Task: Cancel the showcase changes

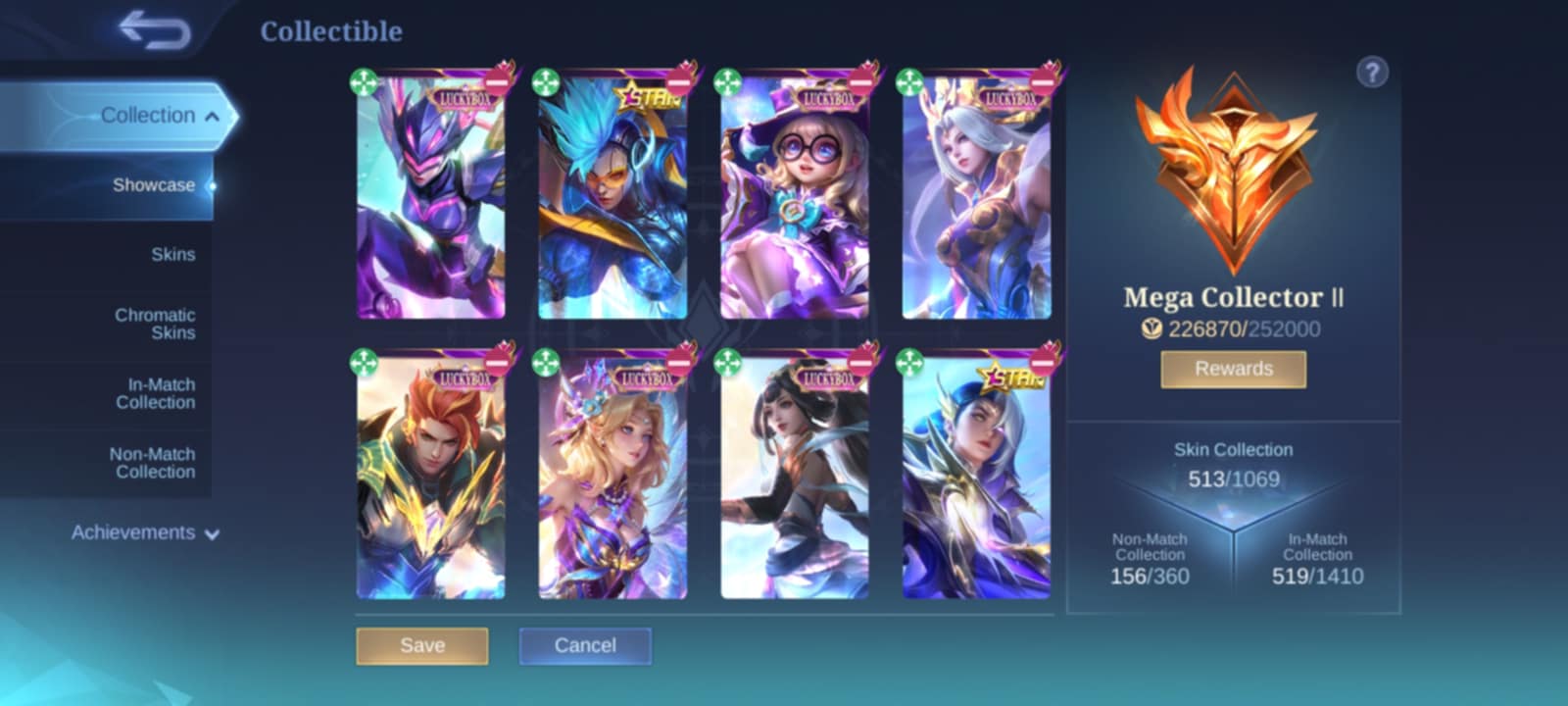Action: [x=585, y=645]
